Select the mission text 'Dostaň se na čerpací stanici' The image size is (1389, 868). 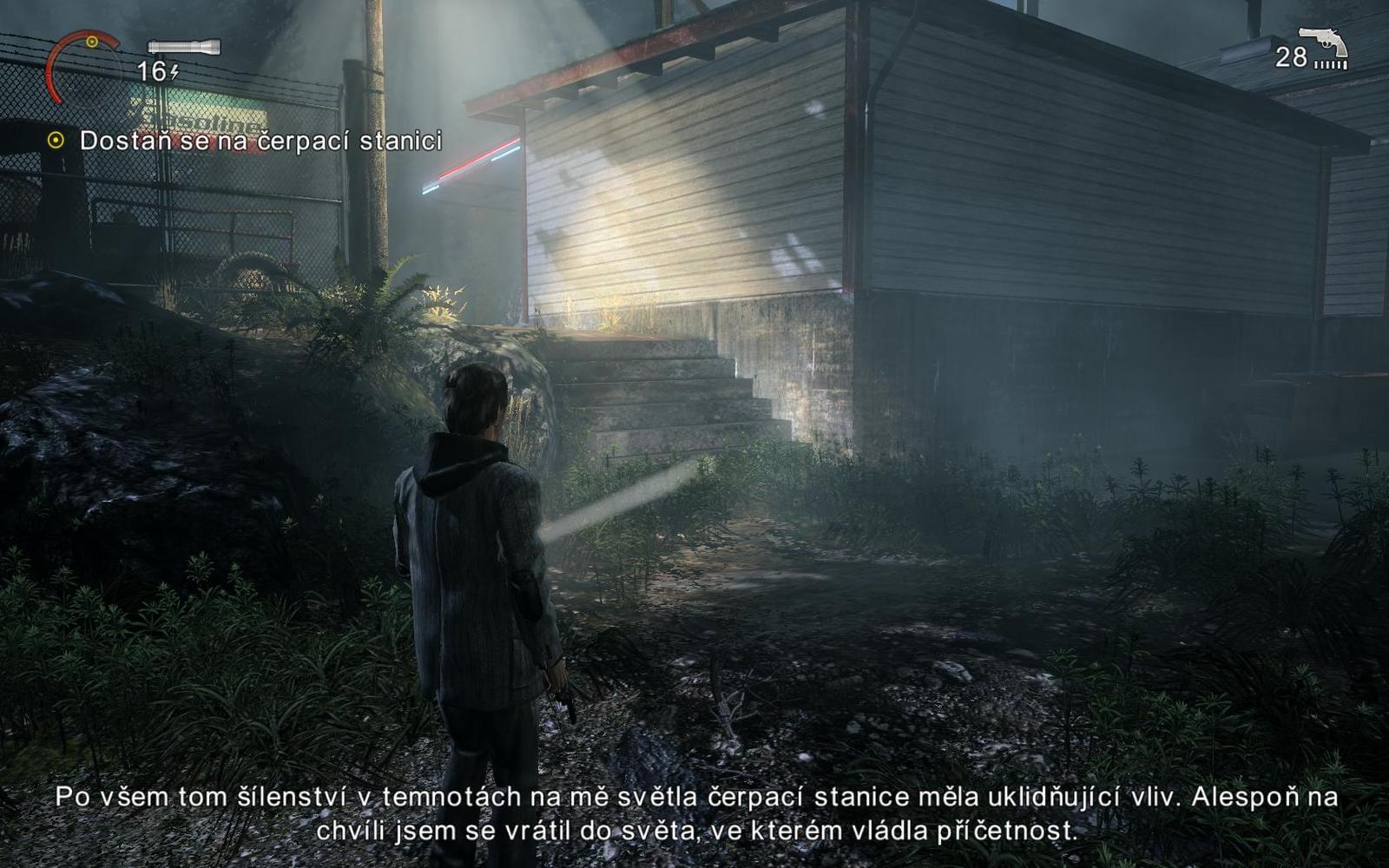260,138
